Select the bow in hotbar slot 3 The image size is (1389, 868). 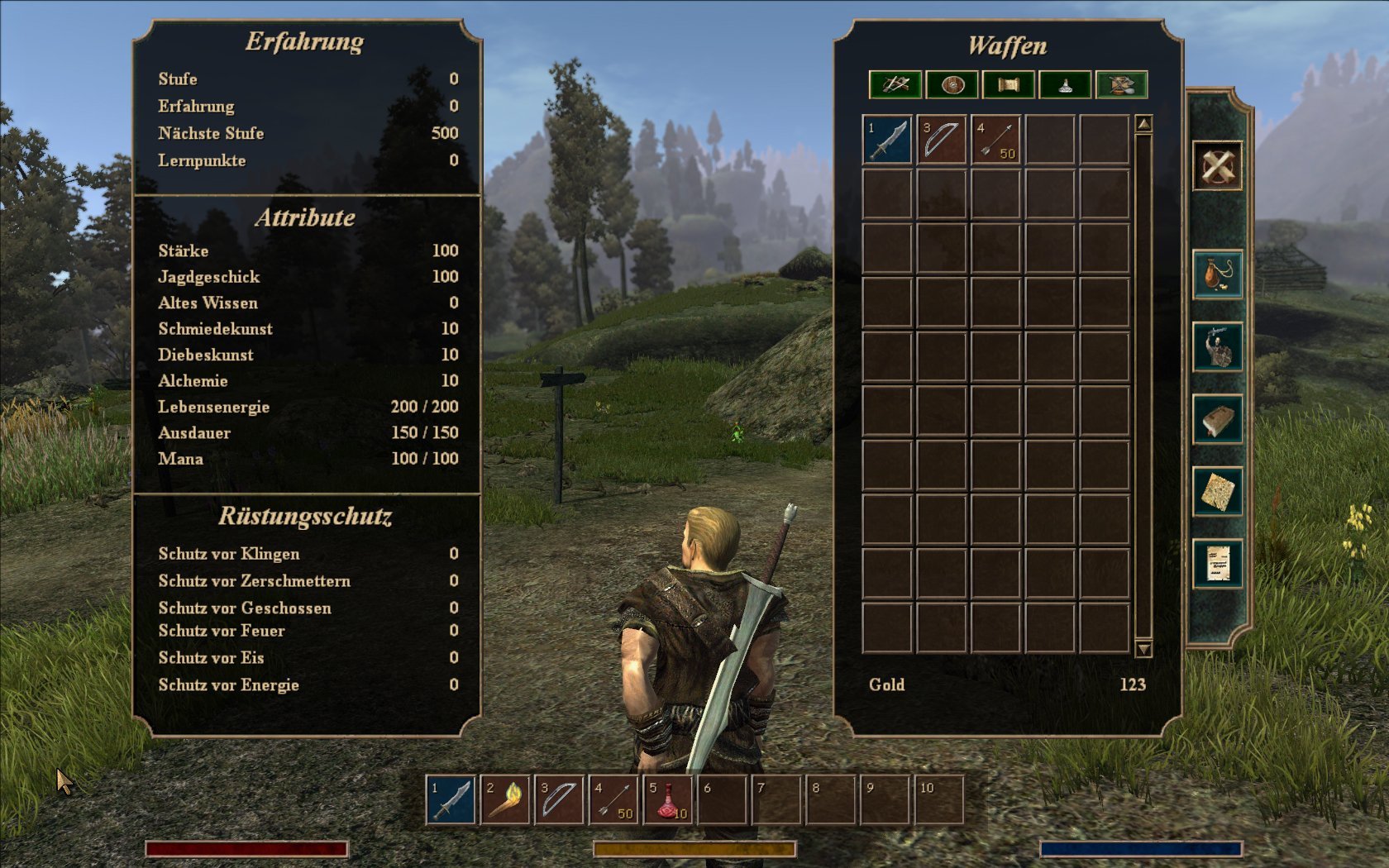(560, 799)
